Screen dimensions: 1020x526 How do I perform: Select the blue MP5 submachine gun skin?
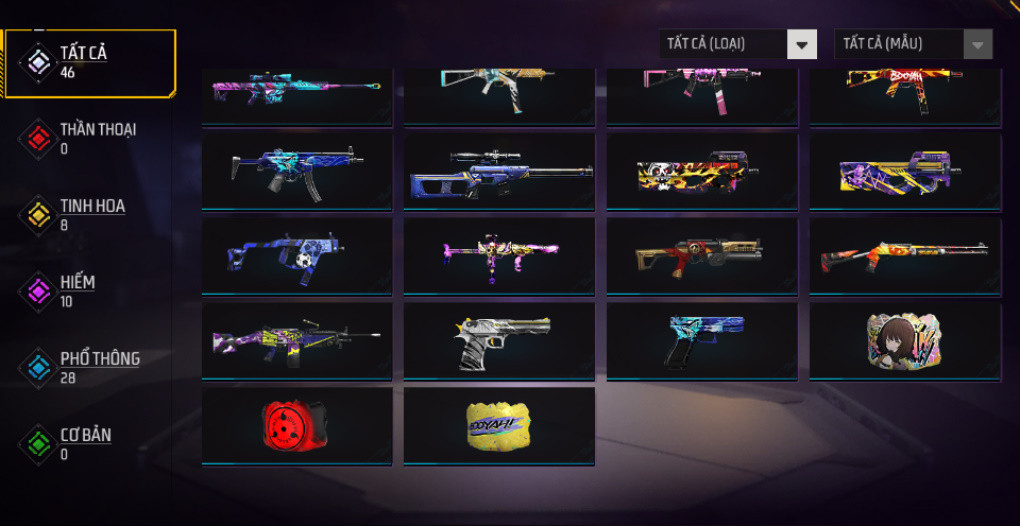(296, 172)
